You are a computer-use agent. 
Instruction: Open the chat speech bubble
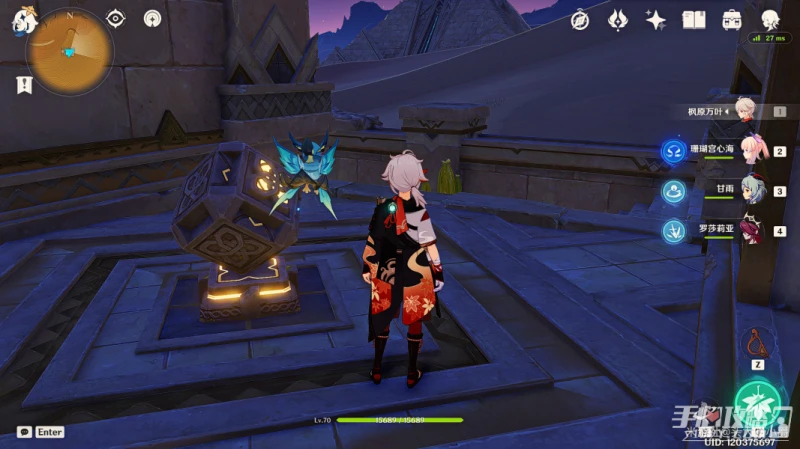click(x=23, y=432)
